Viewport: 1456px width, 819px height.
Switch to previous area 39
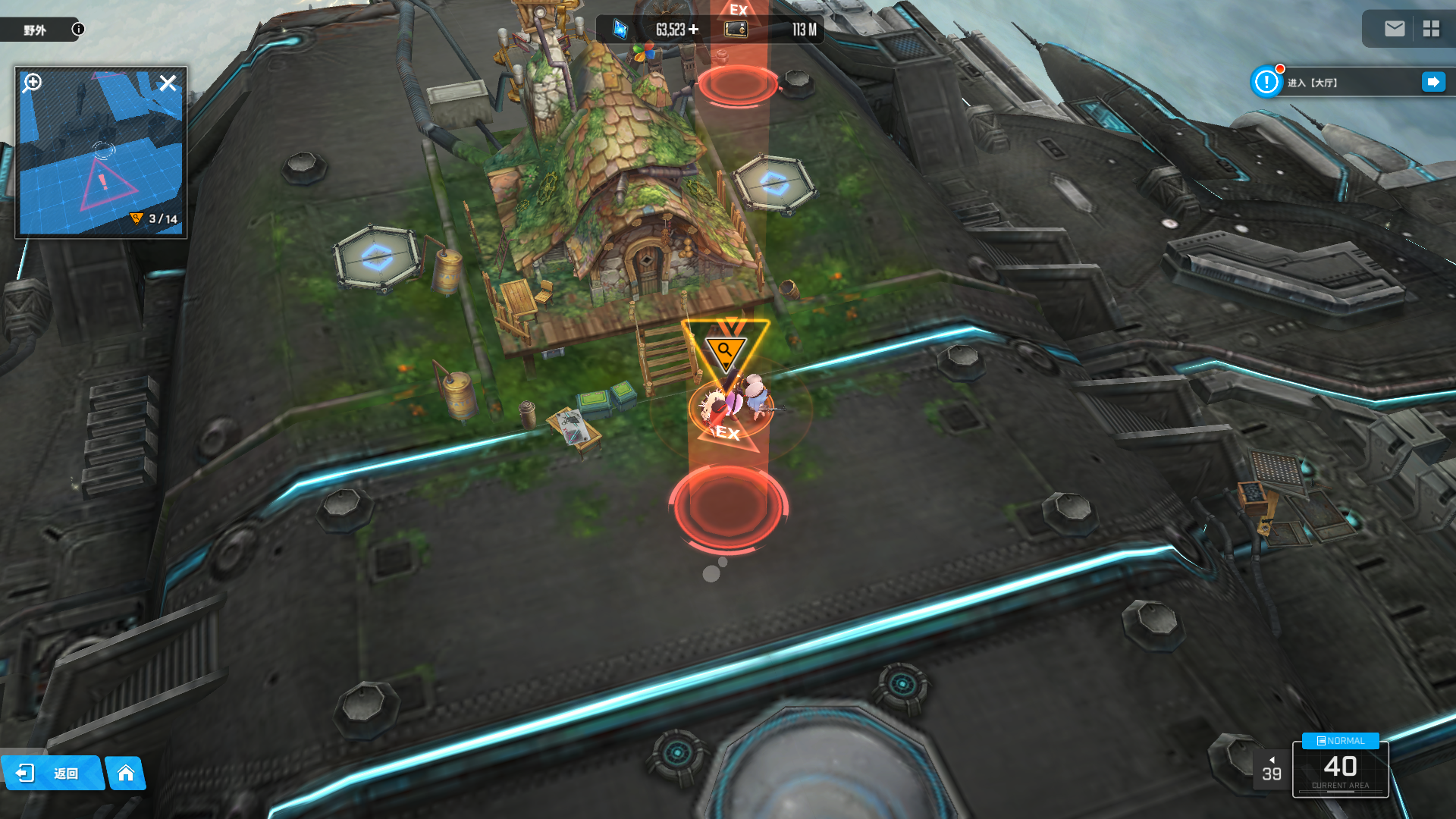[x=1271, y=769]
